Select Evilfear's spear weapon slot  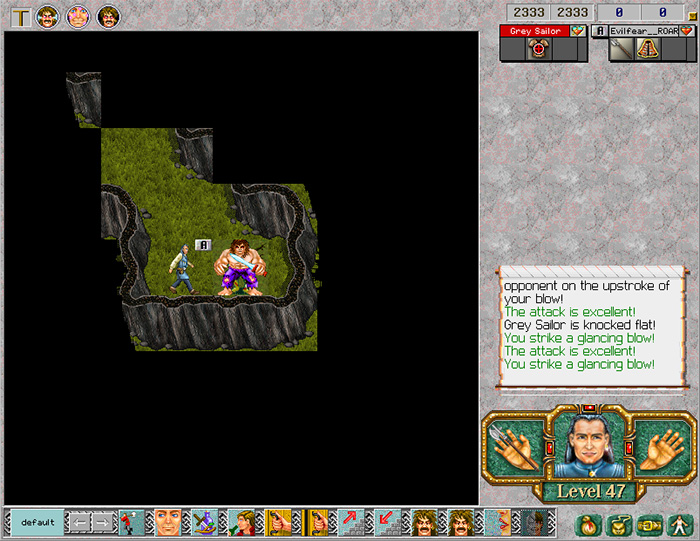(x=622, y=49)
